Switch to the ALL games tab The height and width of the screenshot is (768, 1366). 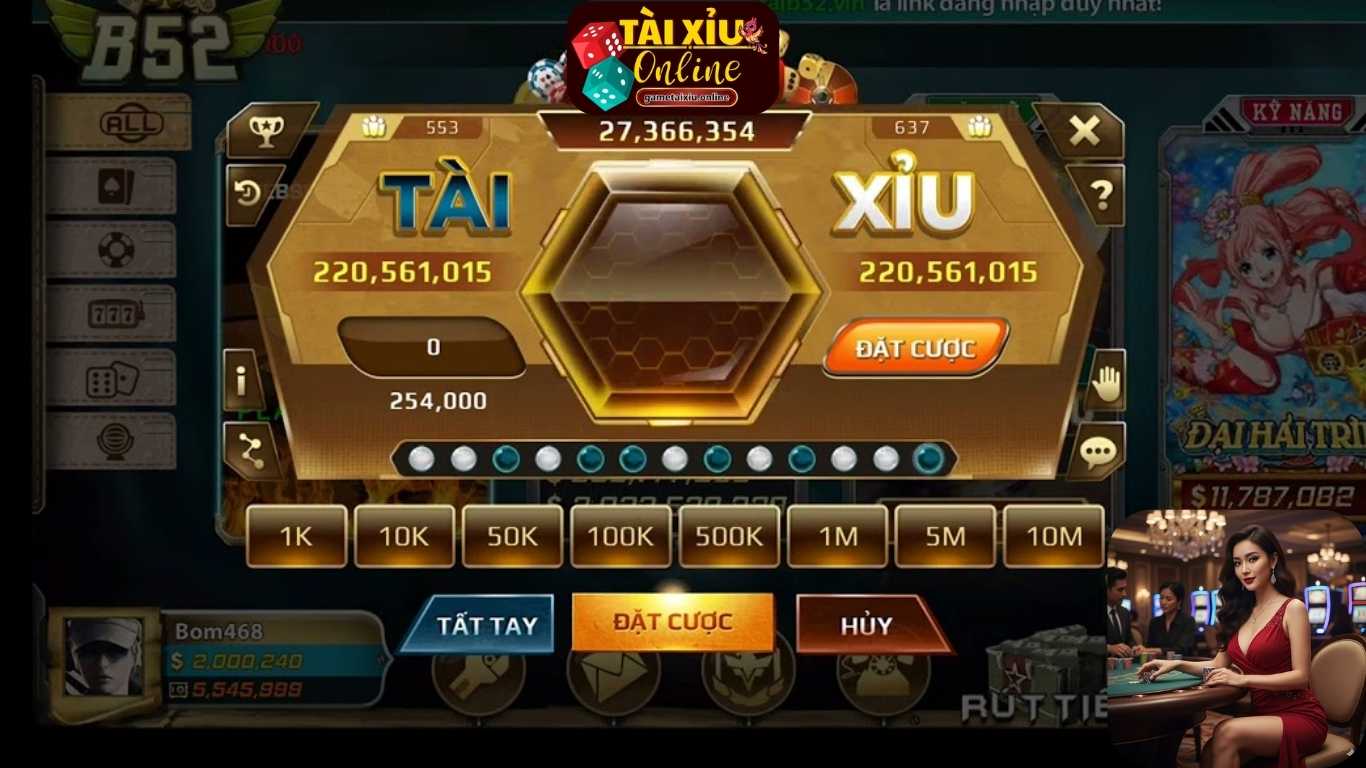tap(130, 122)
